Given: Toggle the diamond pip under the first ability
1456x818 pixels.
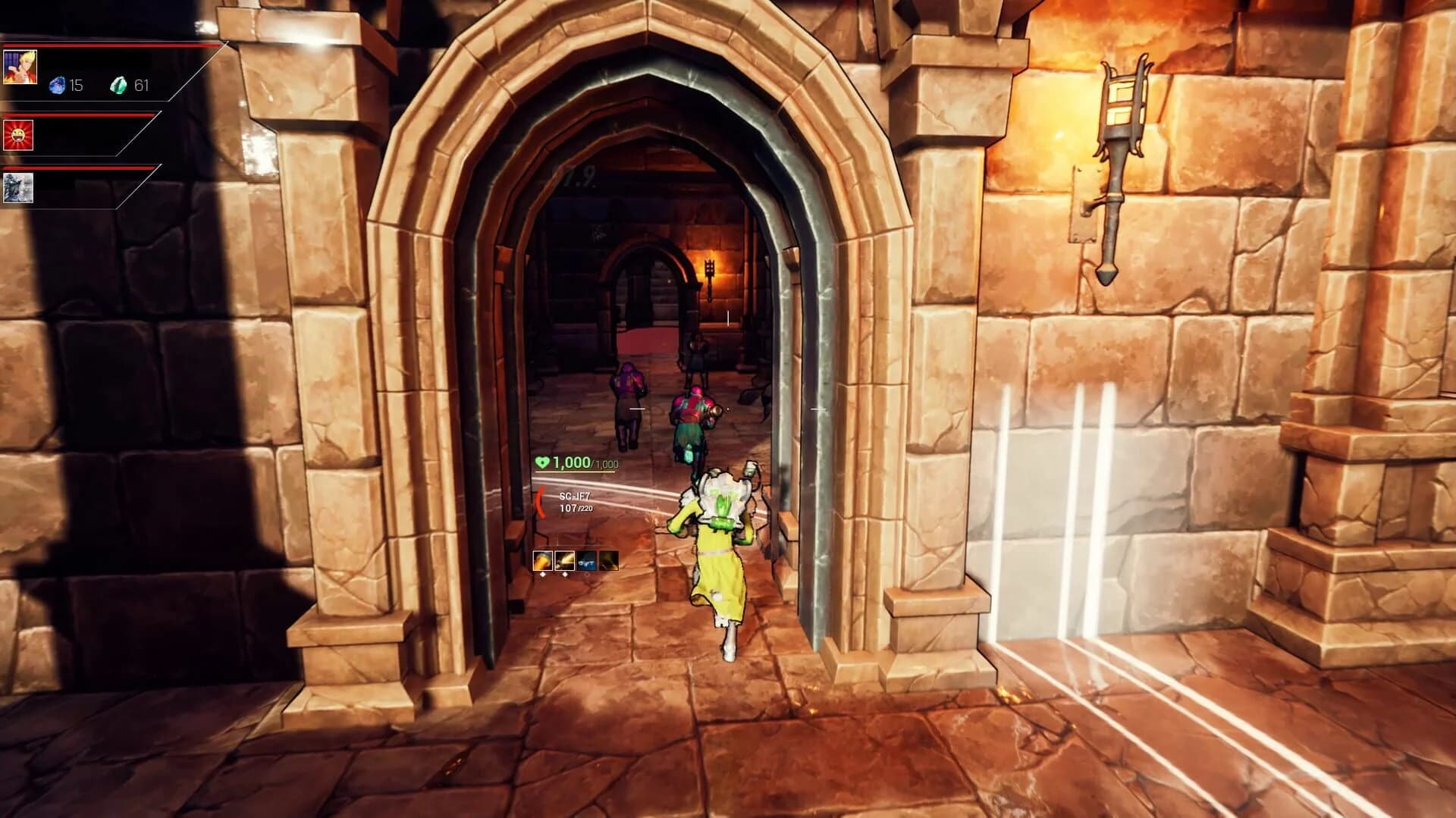Looking at the screenshot, I should click(543, 574).
